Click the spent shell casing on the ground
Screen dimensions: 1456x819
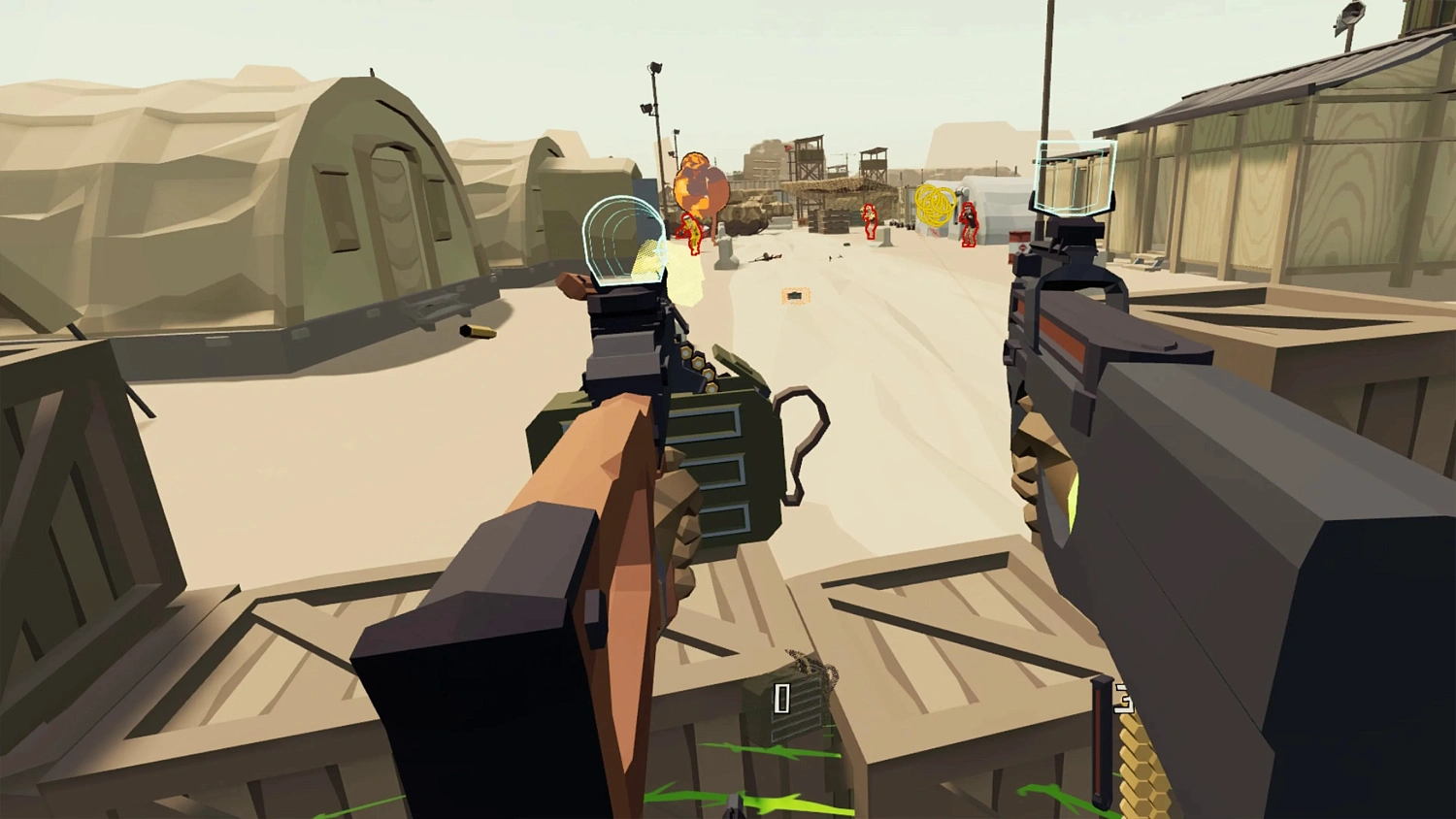coord(478,332)
